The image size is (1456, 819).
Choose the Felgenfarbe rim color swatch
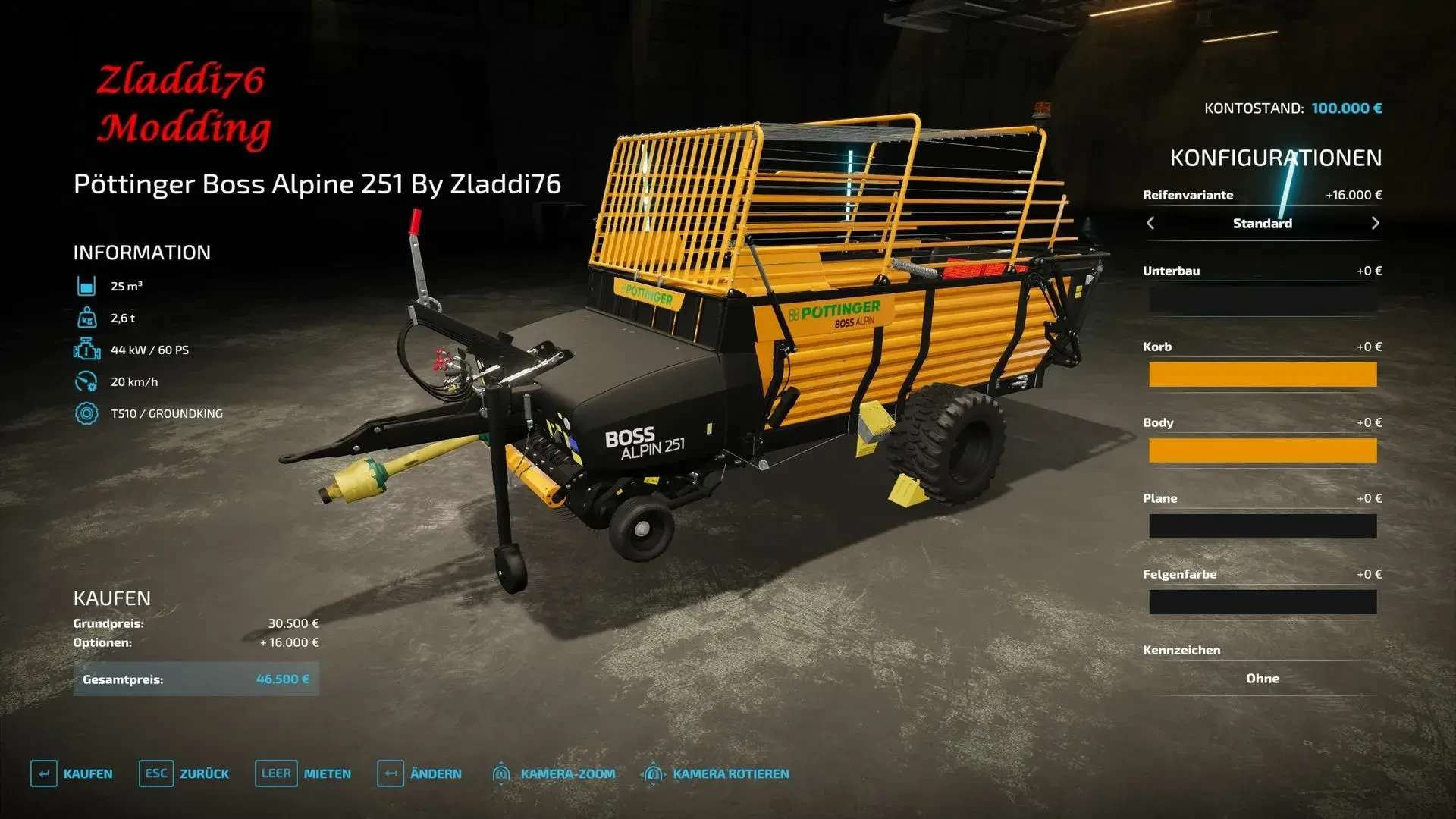(1262, 601)
